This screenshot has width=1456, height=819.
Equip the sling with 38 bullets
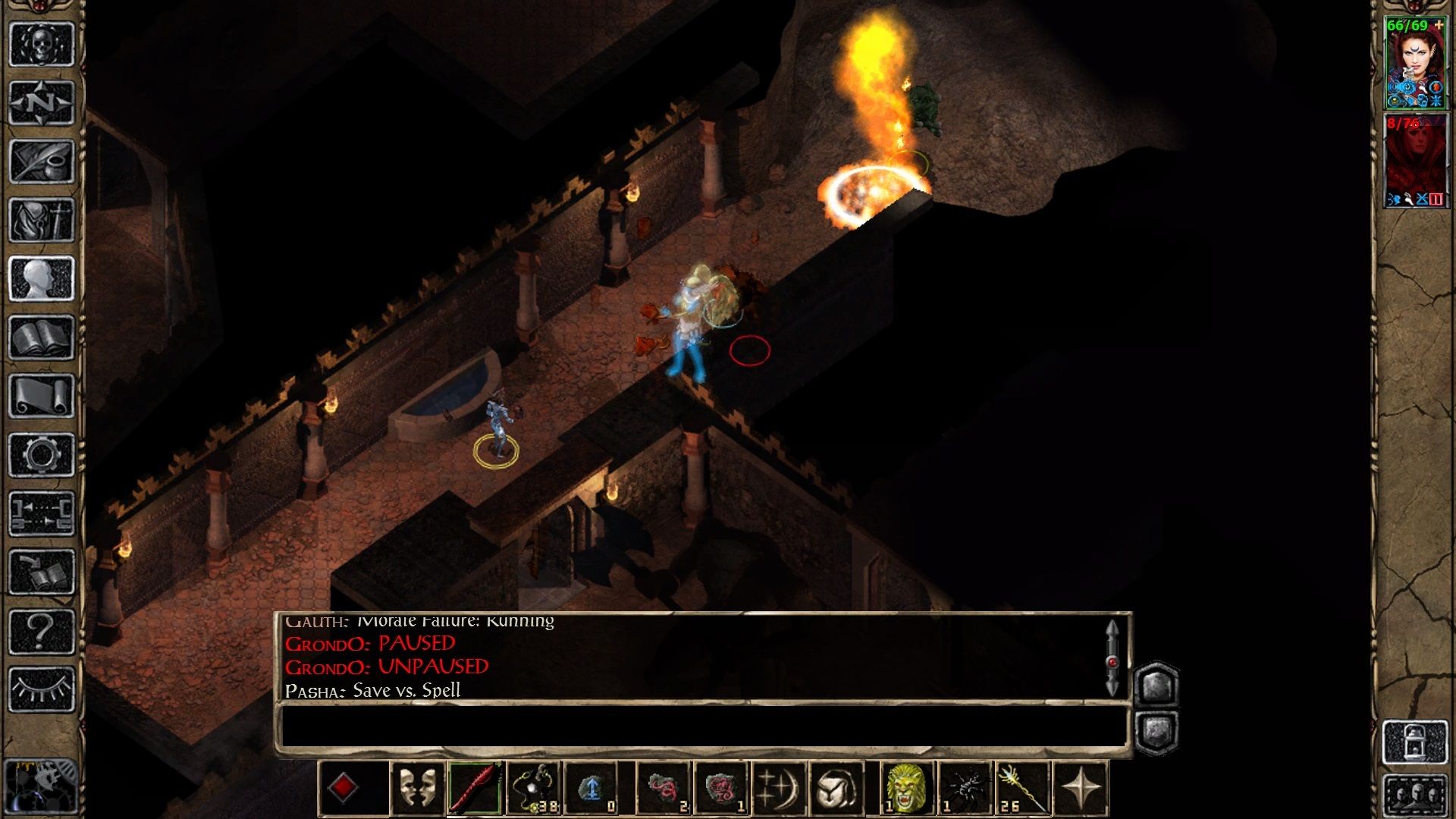(534, 788)
